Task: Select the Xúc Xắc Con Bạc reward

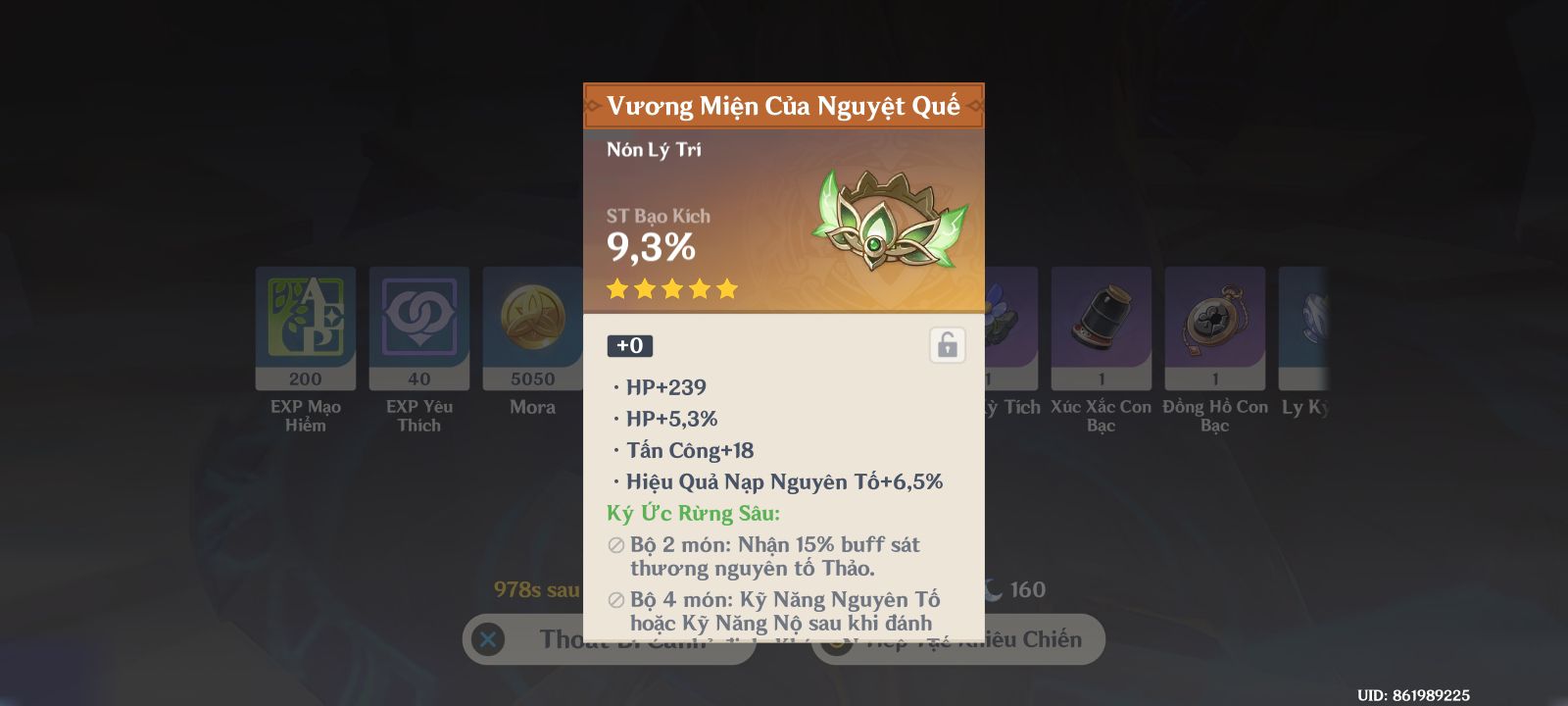Action: click(x=1101, y=328)
